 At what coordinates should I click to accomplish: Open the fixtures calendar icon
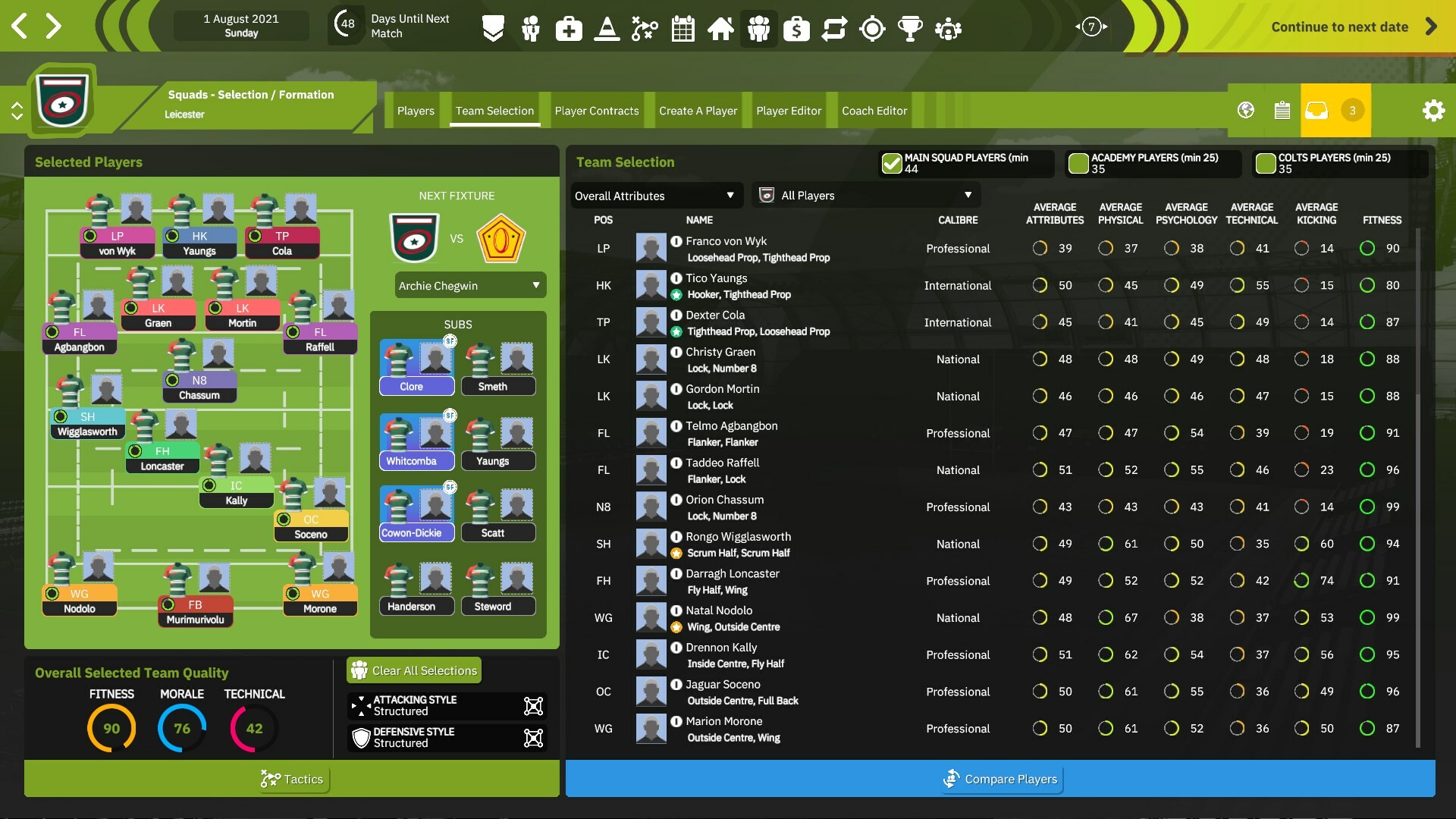pyautogui.click(x=682, y=28)
